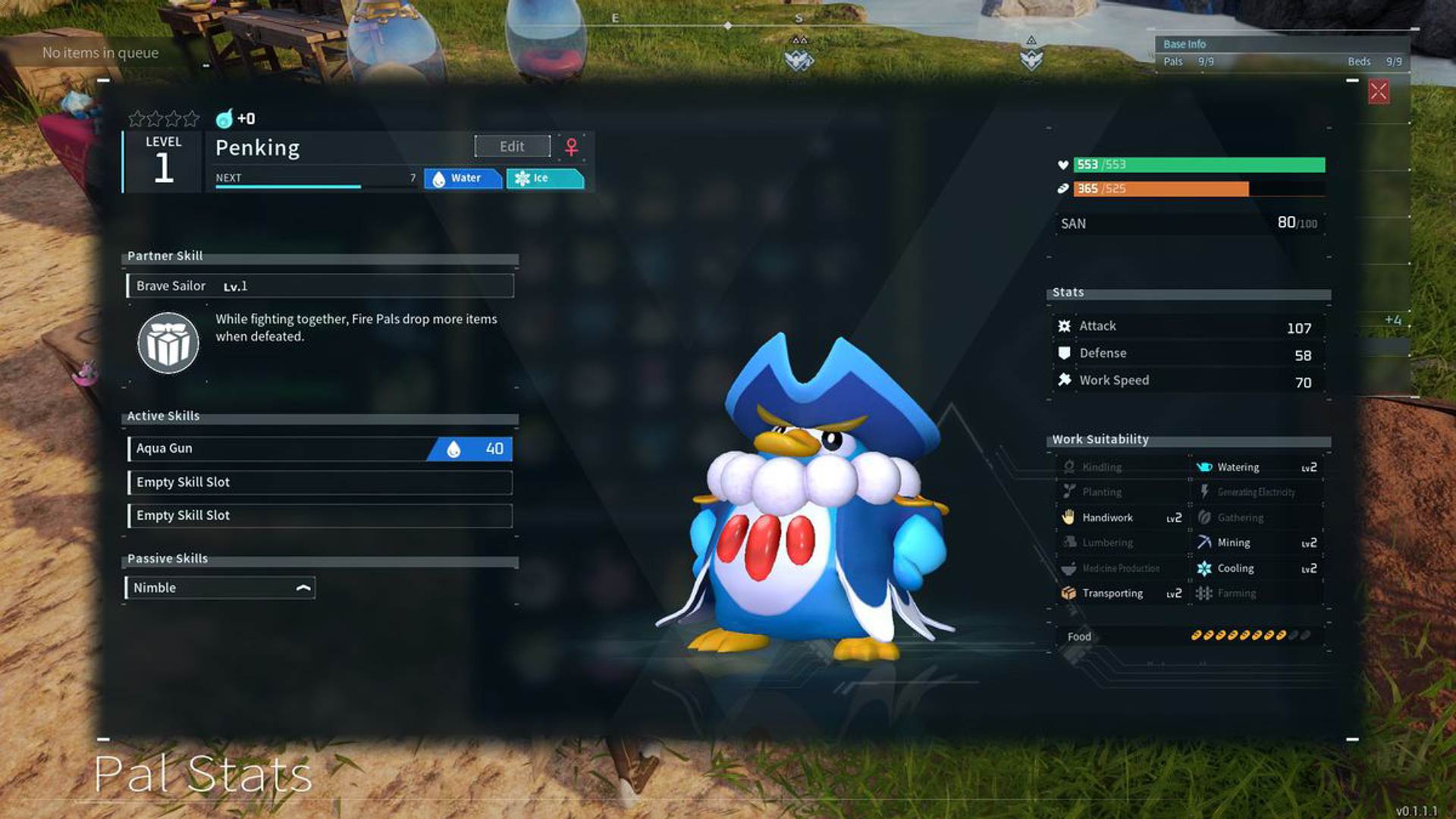Image resolution: width=1456 pixels, height=819 pixels.
Task: Click the Handiwork work suitability icon
Action: [x=1069, y=517]
